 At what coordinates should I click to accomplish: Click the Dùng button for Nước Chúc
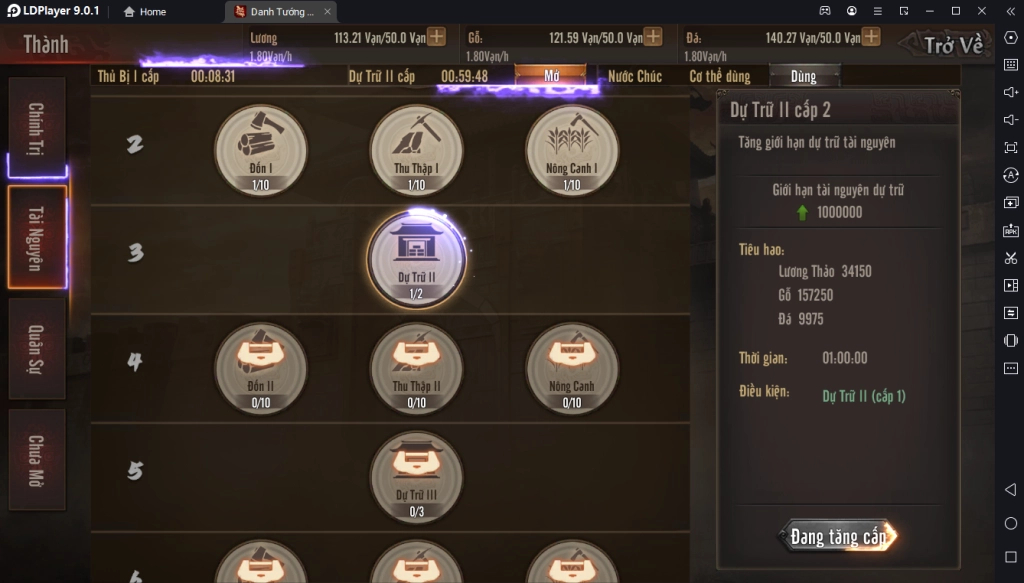coord(804,77)
